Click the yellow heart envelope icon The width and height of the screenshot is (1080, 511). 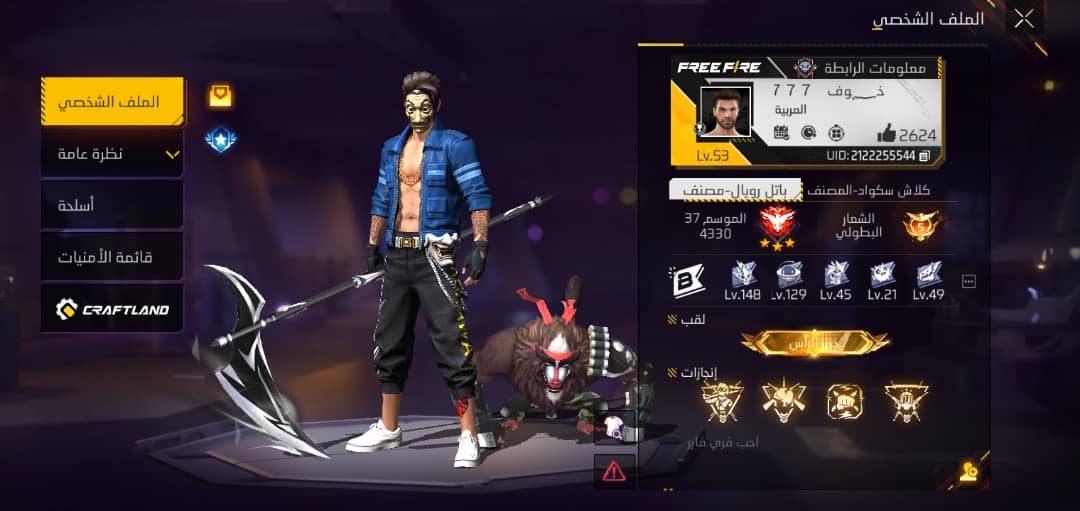click(x=220, y=96)
